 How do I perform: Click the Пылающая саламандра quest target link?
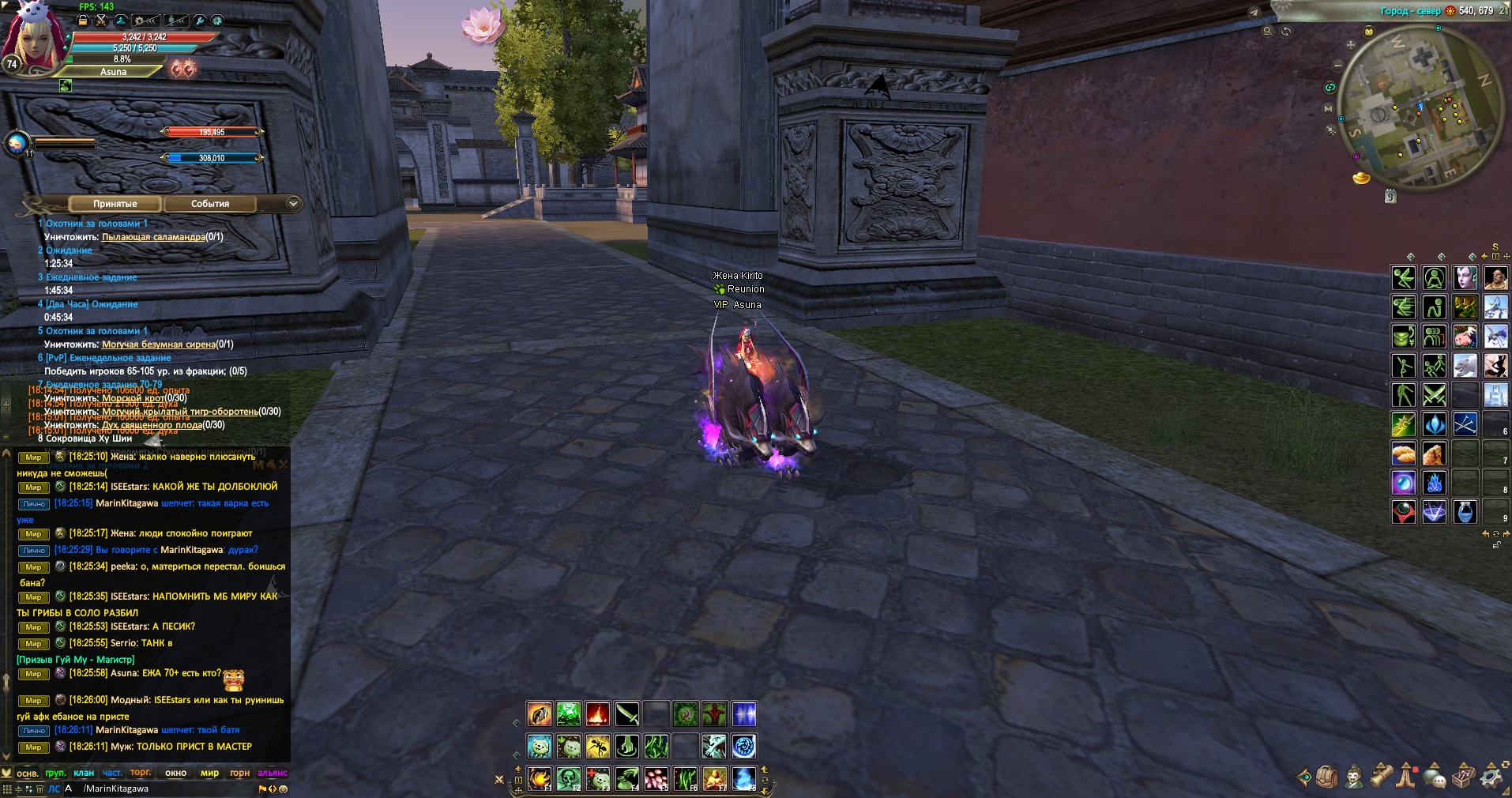[x=153, y=237]
